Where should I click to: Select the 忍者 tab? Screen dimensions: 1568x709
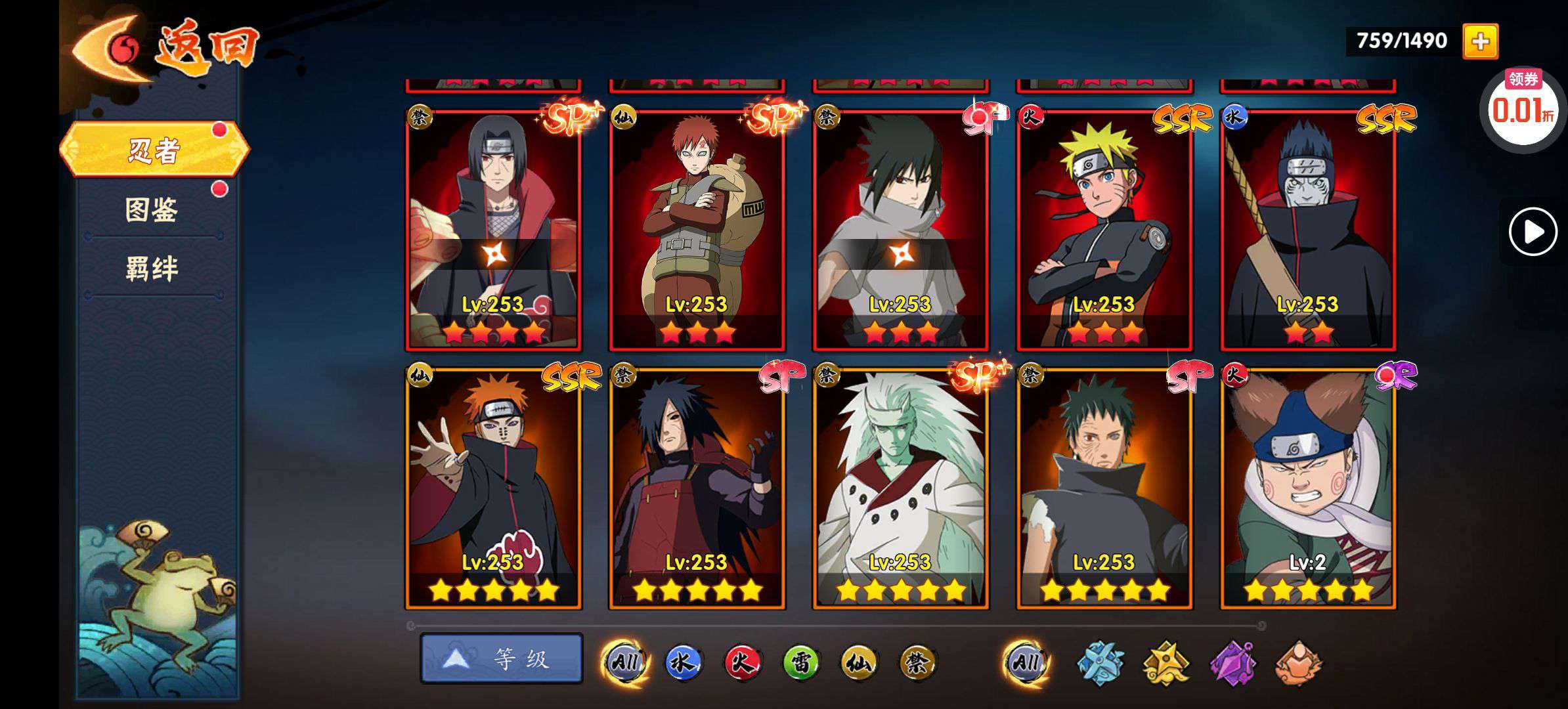tap(154, 150)
